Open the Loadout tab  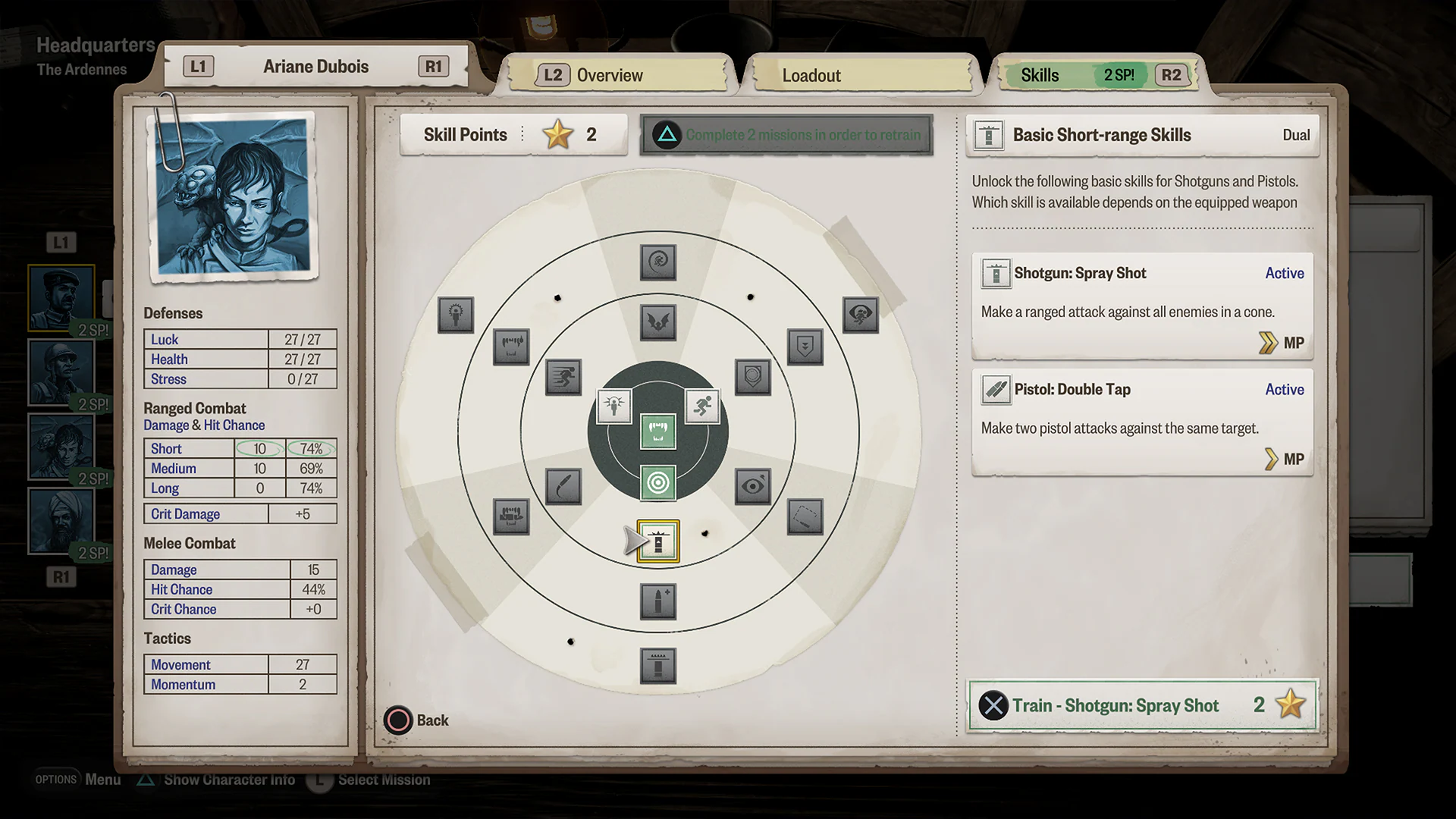[811, 75]
